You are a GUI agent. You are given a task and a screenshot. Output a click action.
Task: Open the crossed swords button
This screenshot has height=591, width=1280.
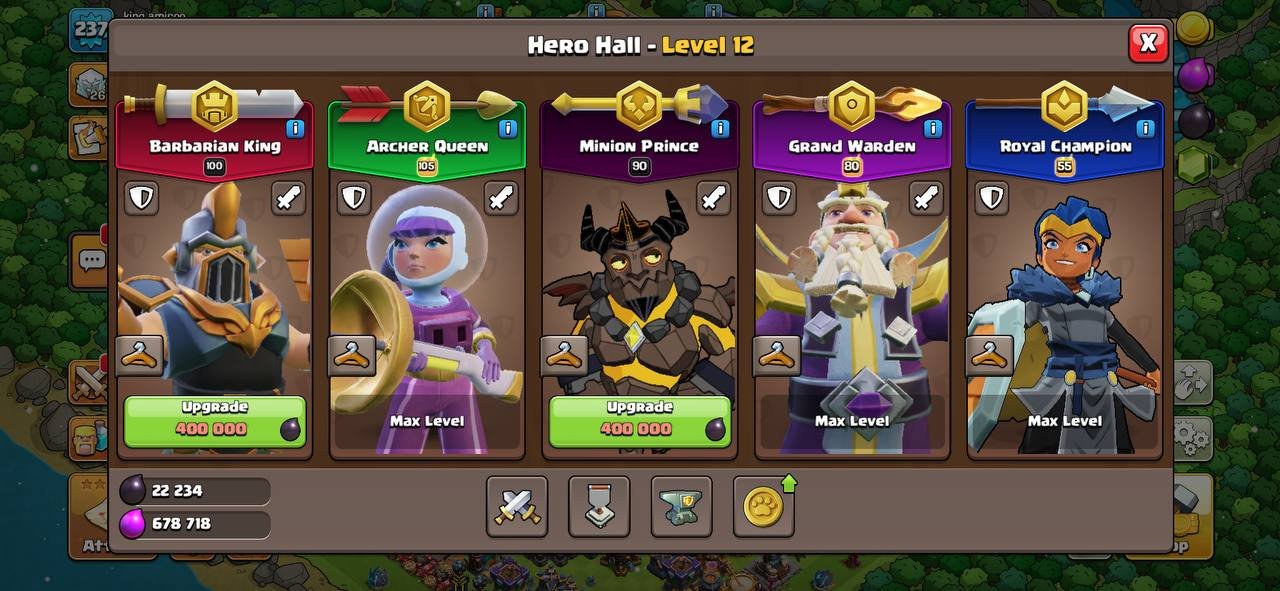click(517, 506)
